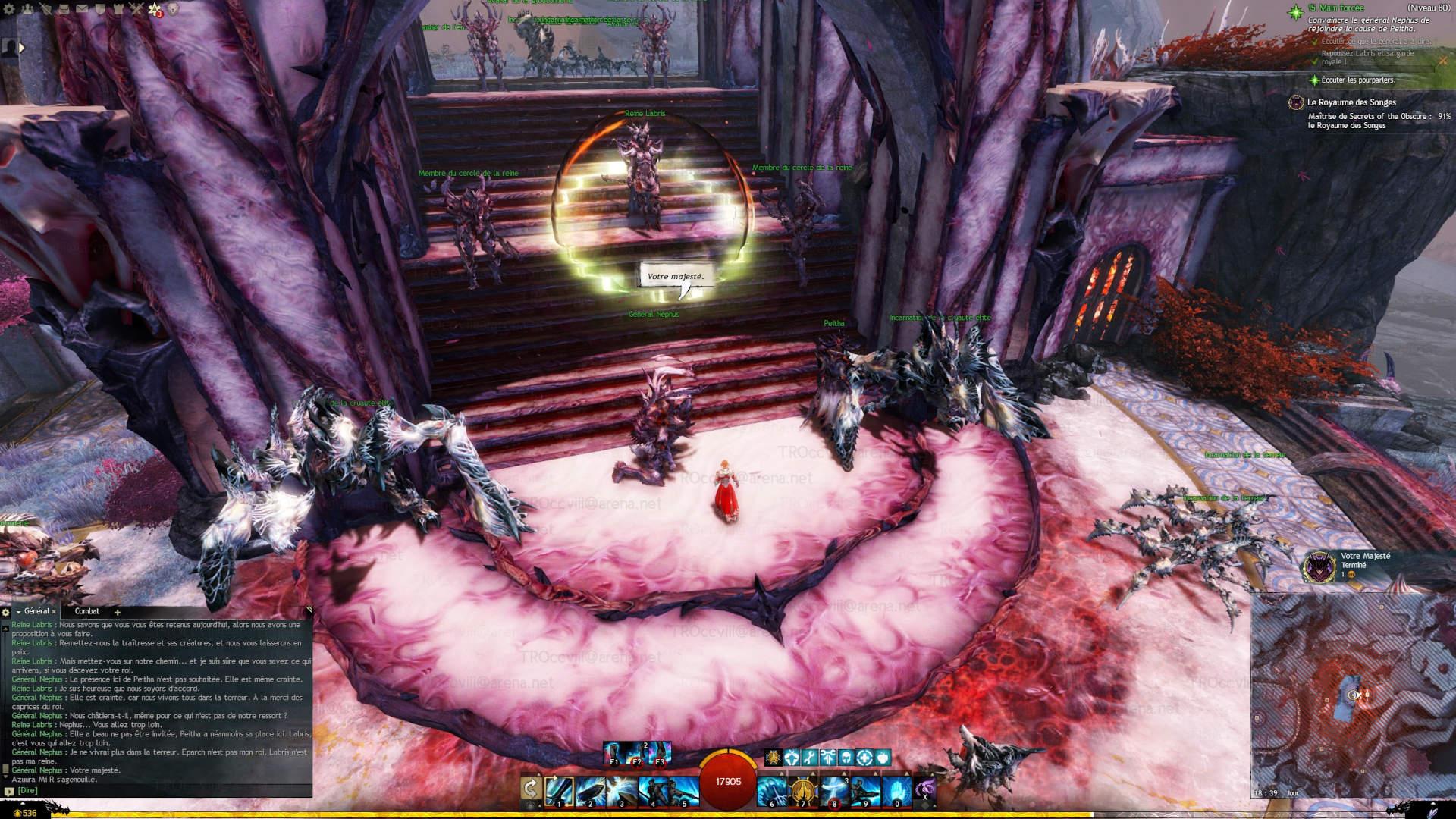
Task: Activate weapon skill in slot 3
Action: 622,790
